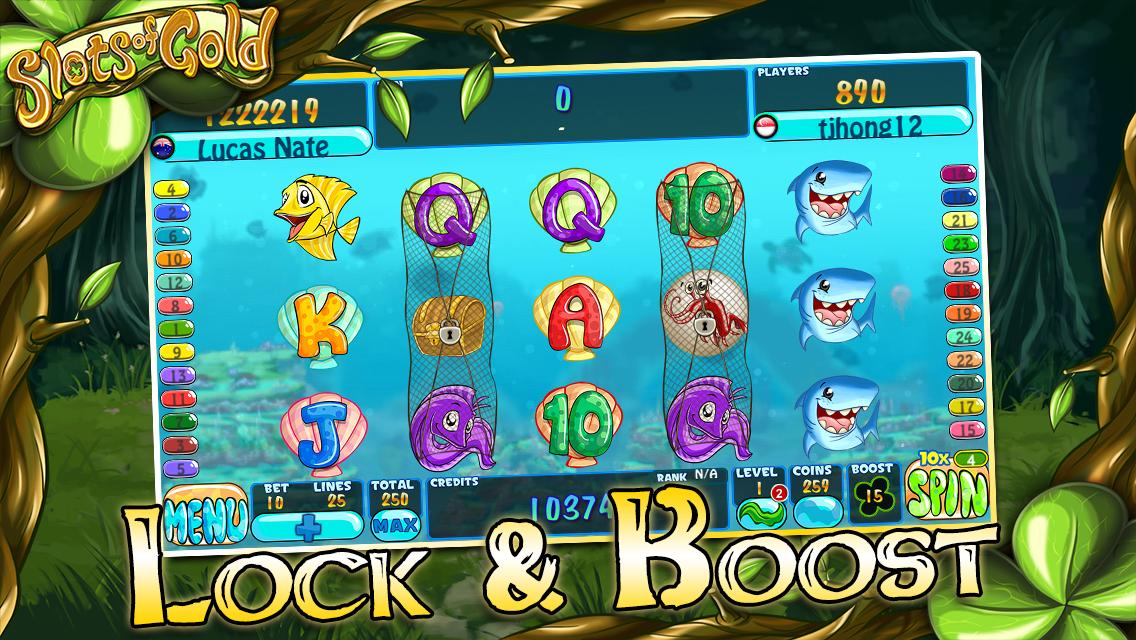
Task: Select the yellow payline 4 marker
Action: (x=173, y=189)
